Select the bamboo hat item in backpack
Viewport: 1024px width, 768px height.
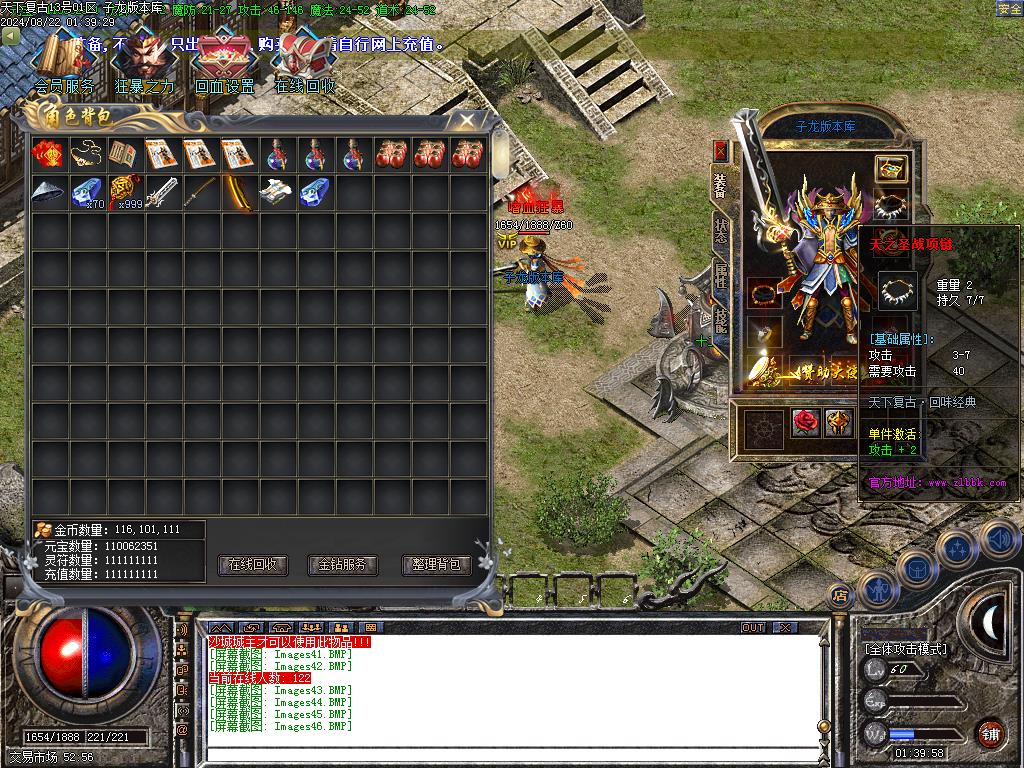tap(47, 192)
